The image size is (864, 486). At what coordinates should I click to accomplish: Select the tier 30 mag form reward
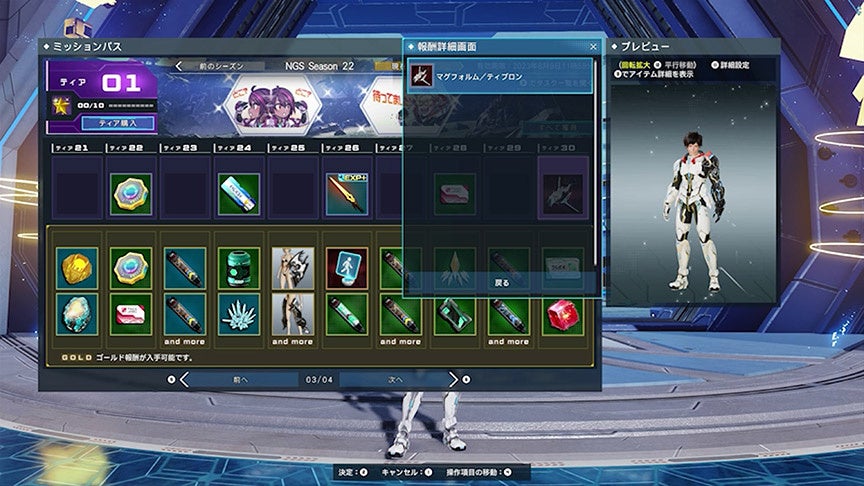point(562,194)
